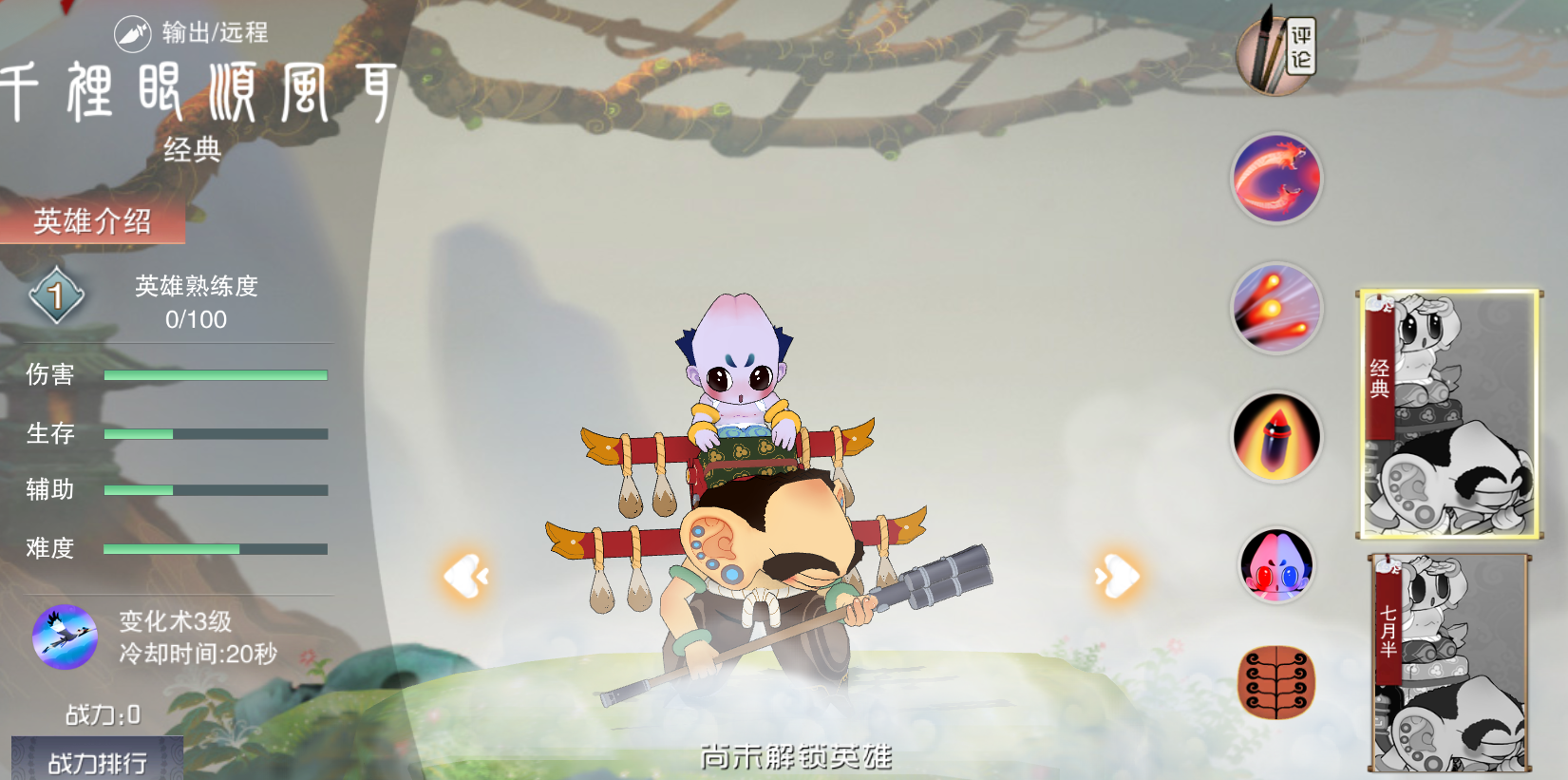Select the red dragon whip skill icon
1568x780 pixels.
(x=1277, y=178)
